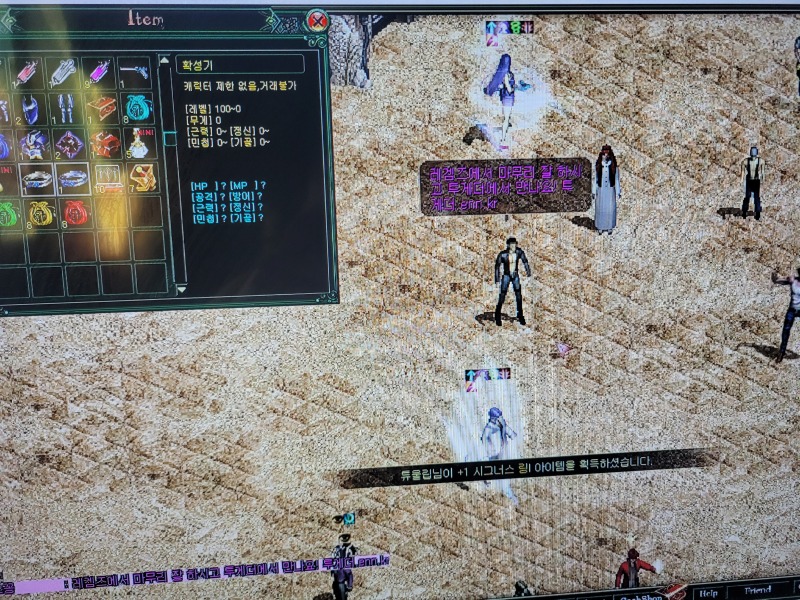The width and height of the screenshot is (800, 600).
Task: Click the inventory scrollbar down arrow
Action: tap(181, 289)
